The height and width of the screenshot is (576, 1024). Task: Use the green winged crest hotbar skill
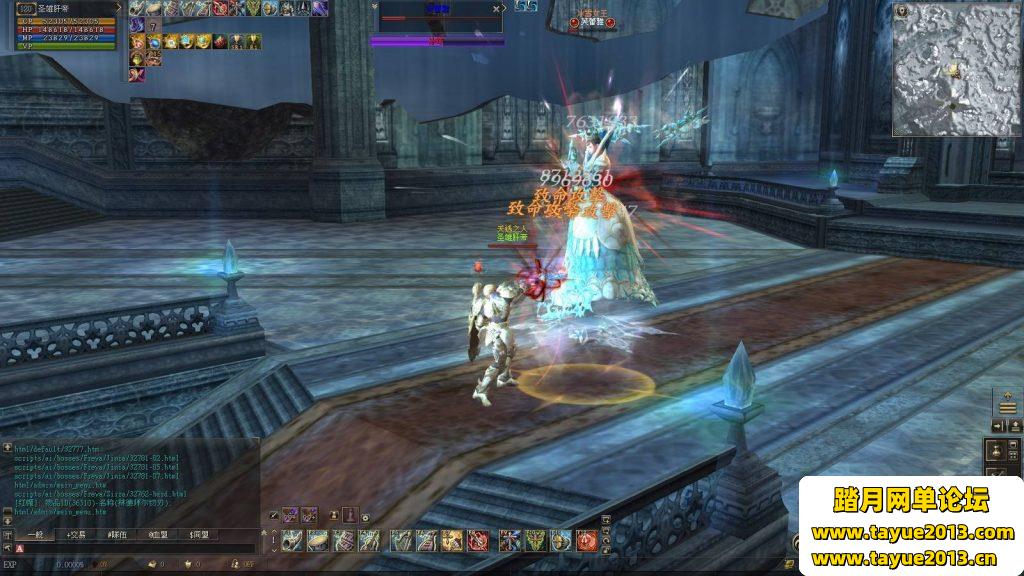[535, 541]
